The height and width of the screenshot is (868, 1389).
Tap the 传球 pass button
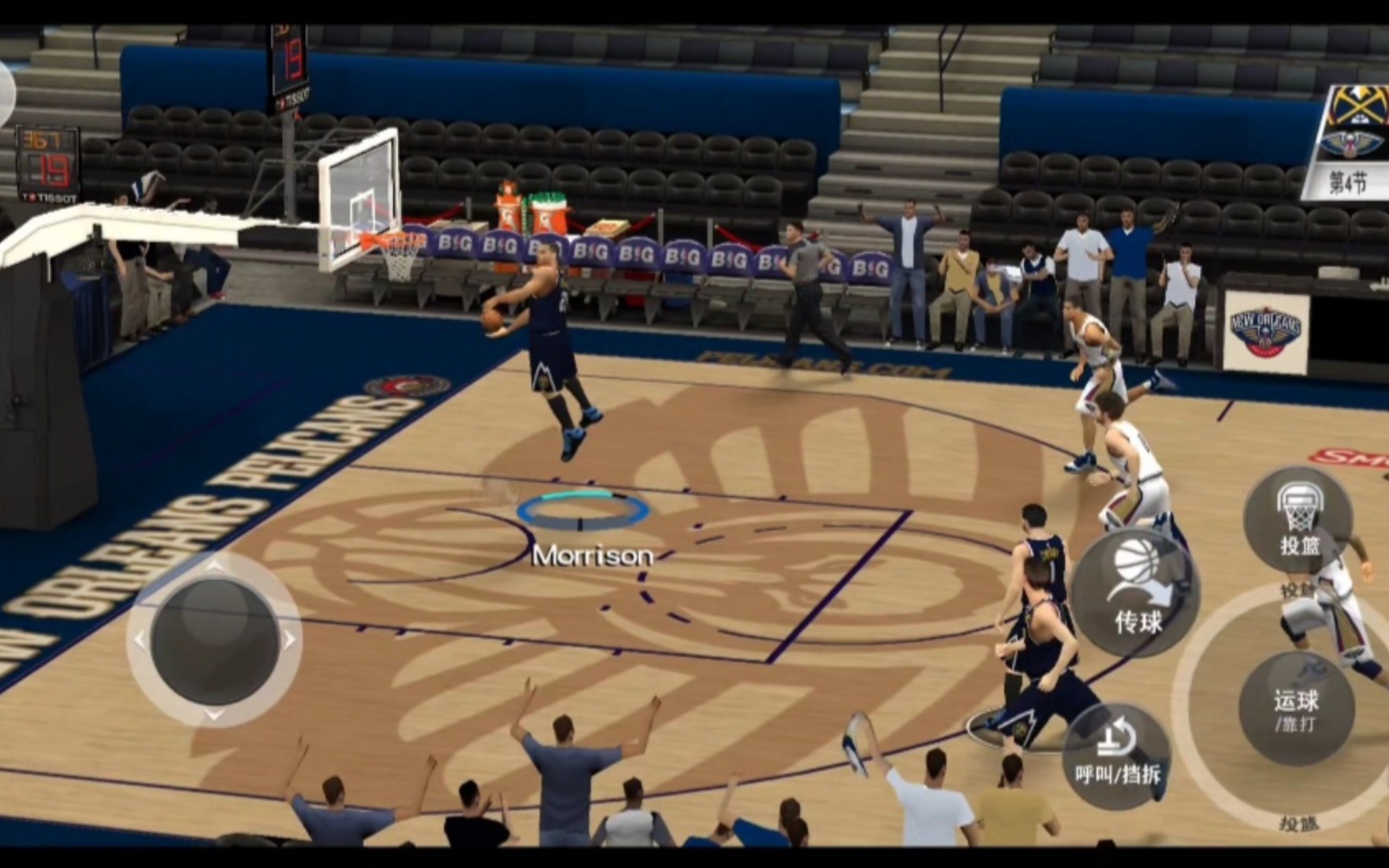click(1137, 593)
